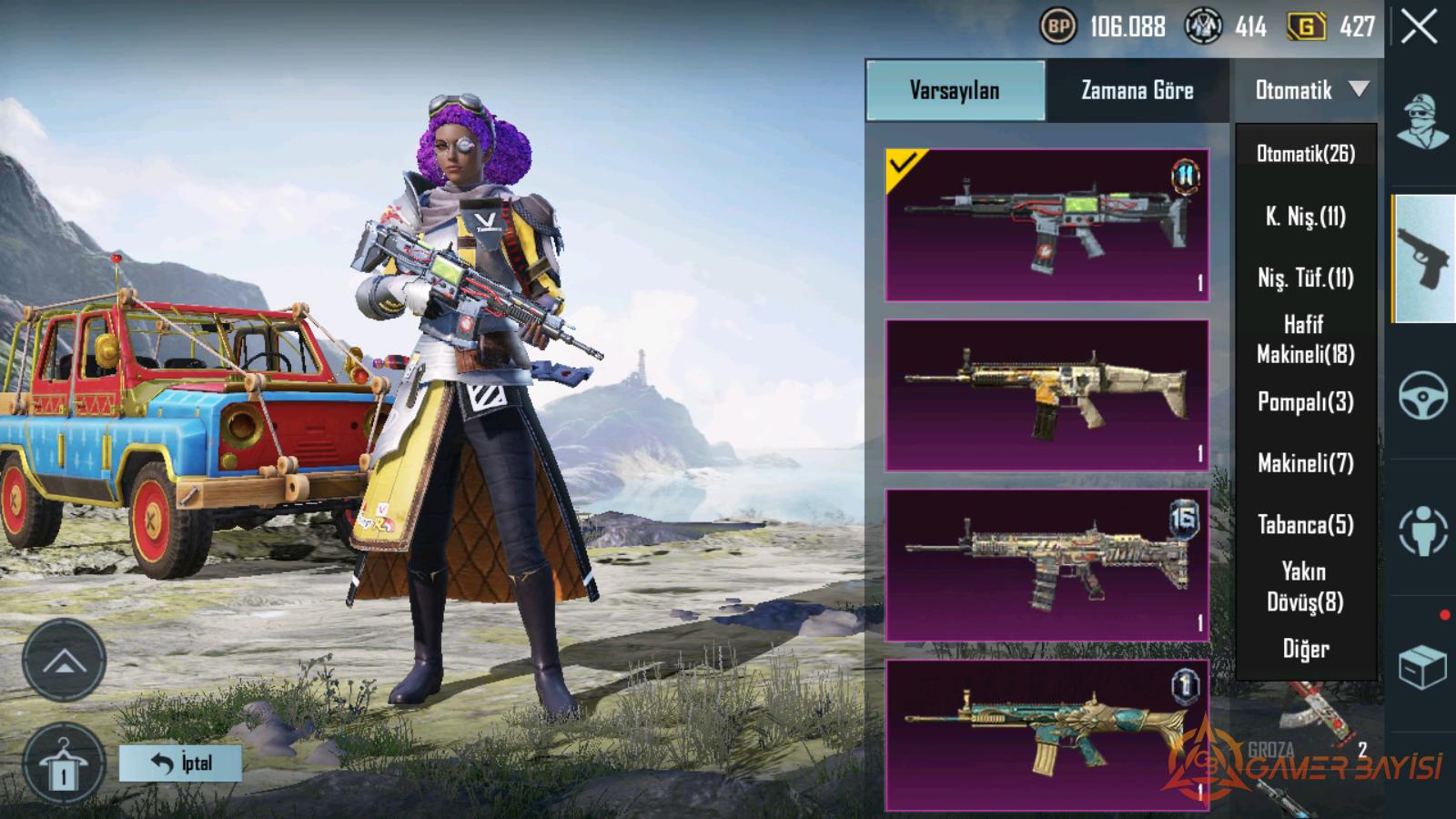Choose the Otomatik(26) filter entry
The height and width of the screenshot is (819, 1456).
pos(1306,154)
